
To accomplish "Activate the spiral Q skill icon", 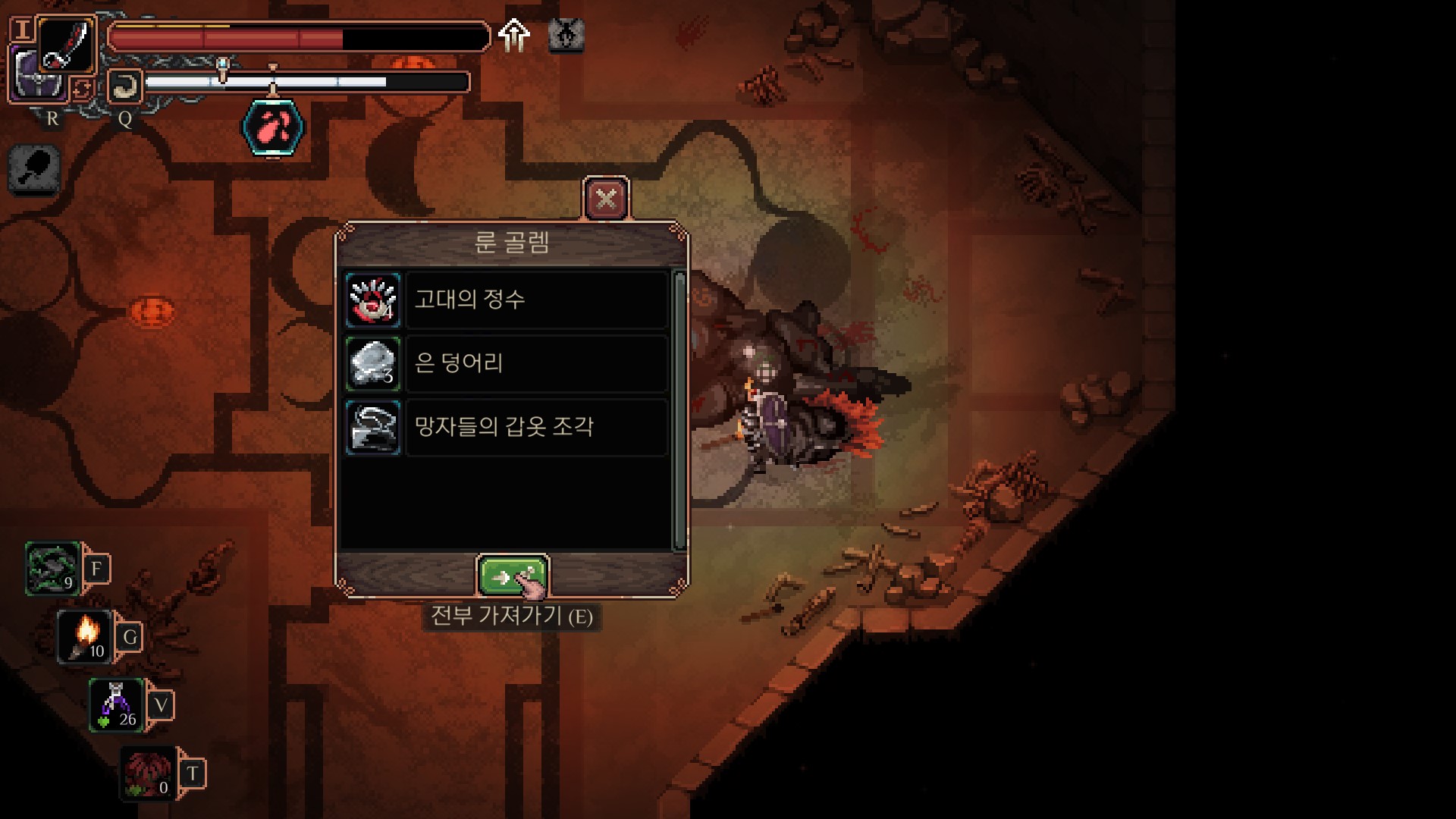I will point(125,86).
